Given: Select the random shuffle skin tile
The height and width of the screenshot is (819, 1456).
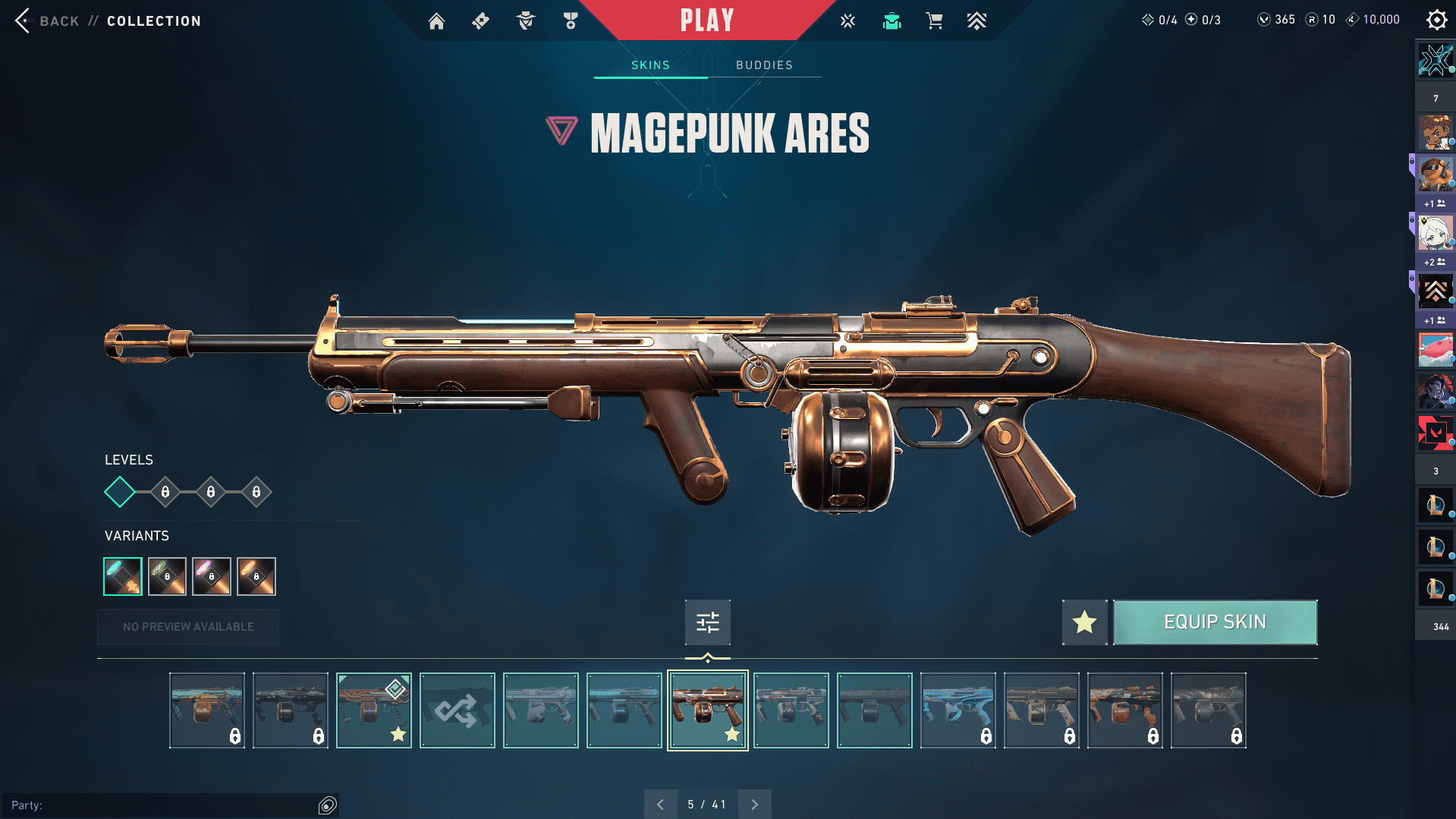Looking at the screenshot, I should [457, 710].
